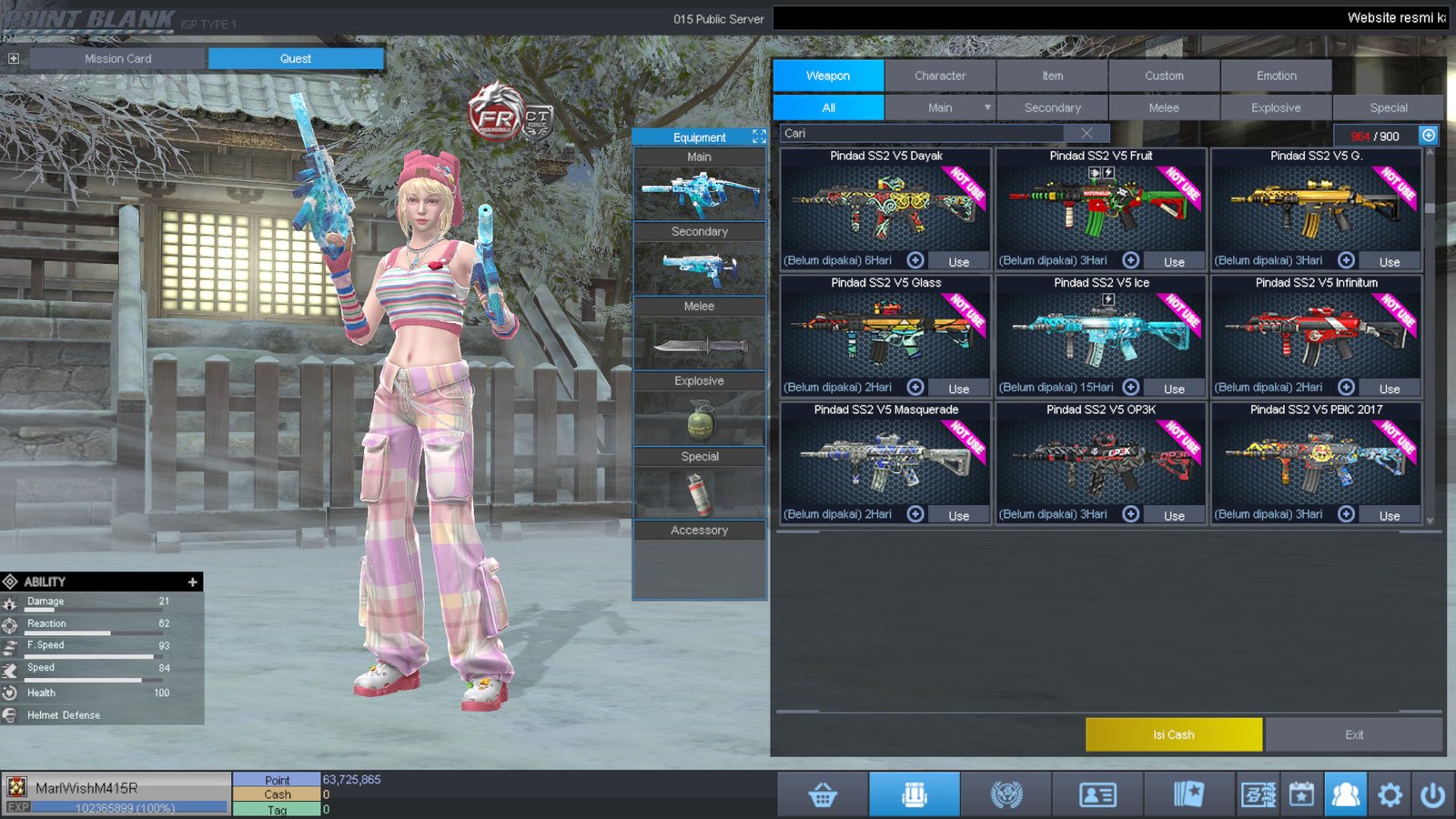Screen dimensions: 1456x819
Task: Click Isi Cash to top up
Action: 1173,734
